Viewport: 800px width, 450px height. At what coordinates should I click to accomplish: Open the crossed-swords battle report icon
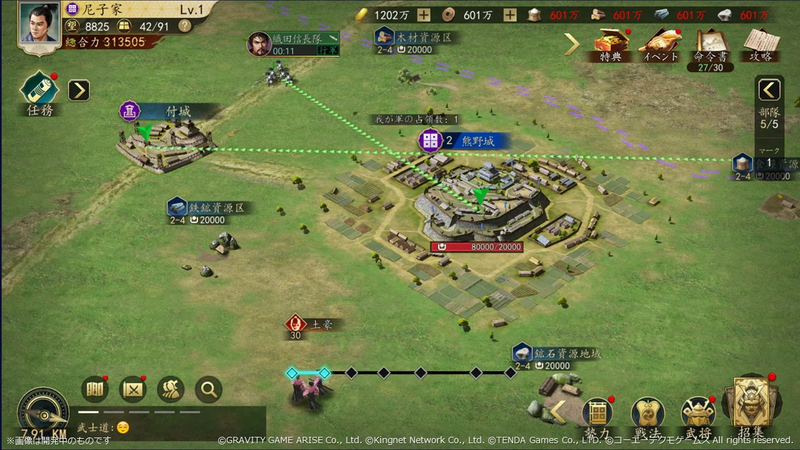133,389
